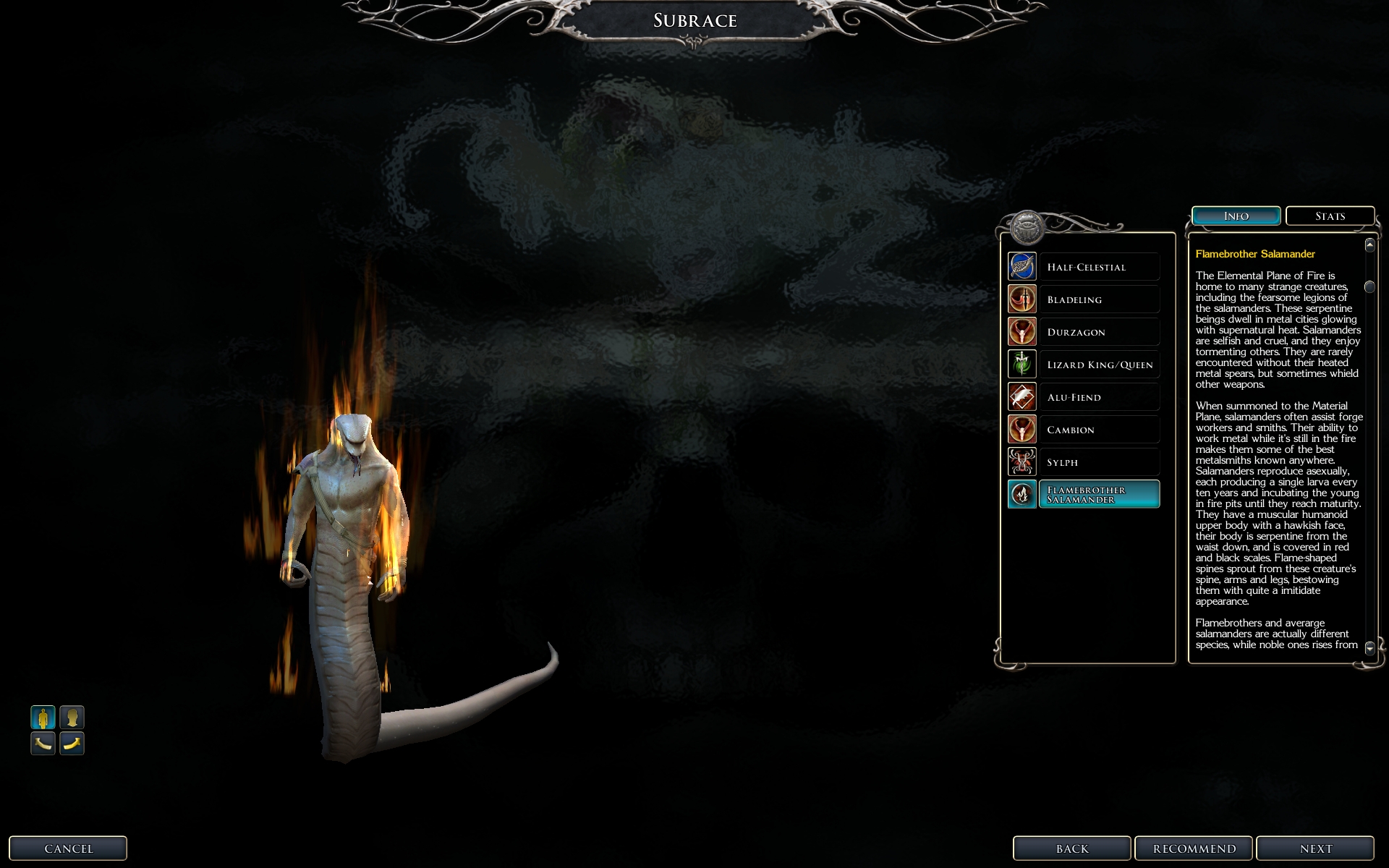Click the description scrollbar up arrow
Viewport: 1389px width, 868px height.
1369,245
